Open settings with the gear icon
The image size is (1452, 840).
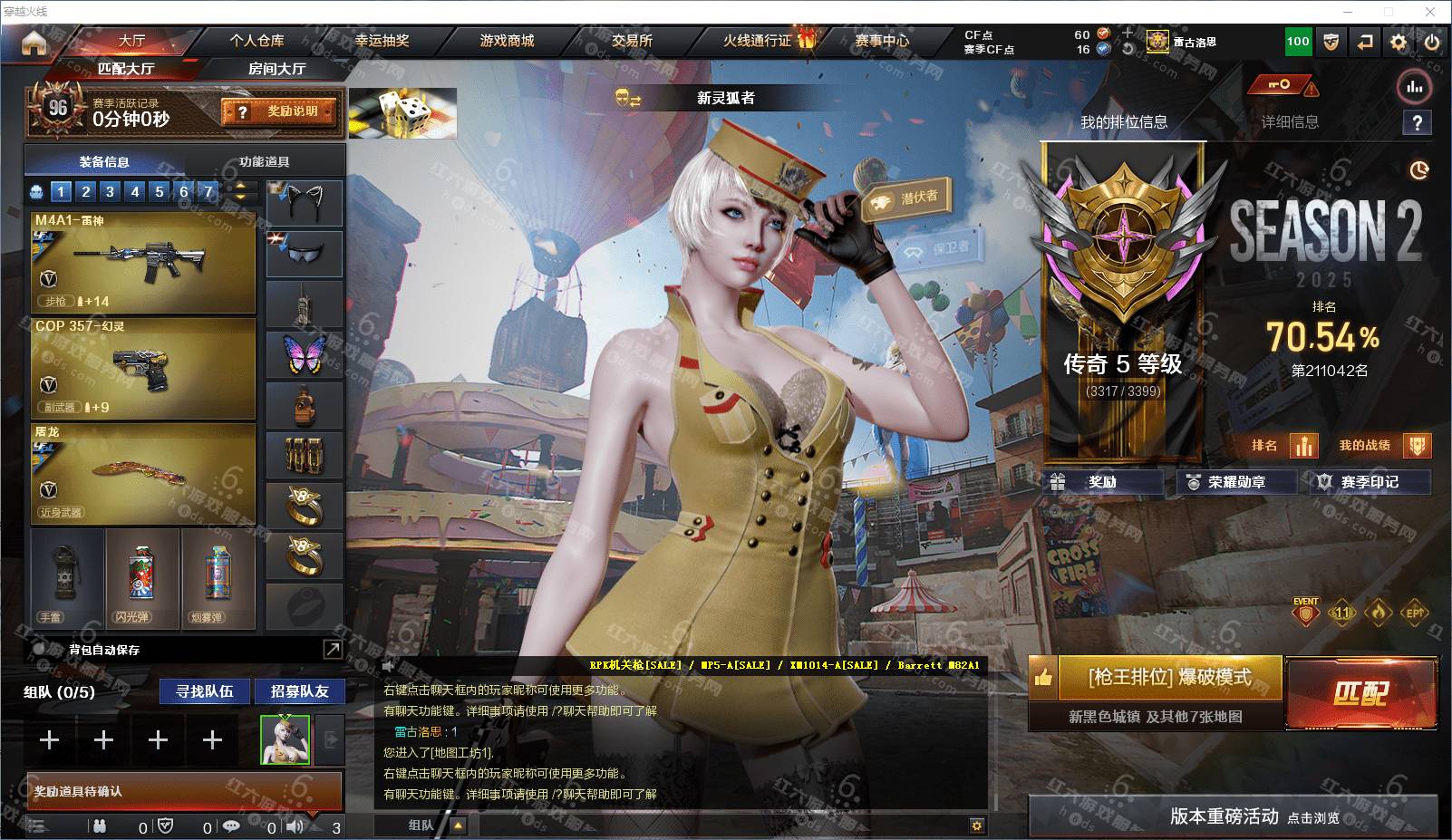1399,42
